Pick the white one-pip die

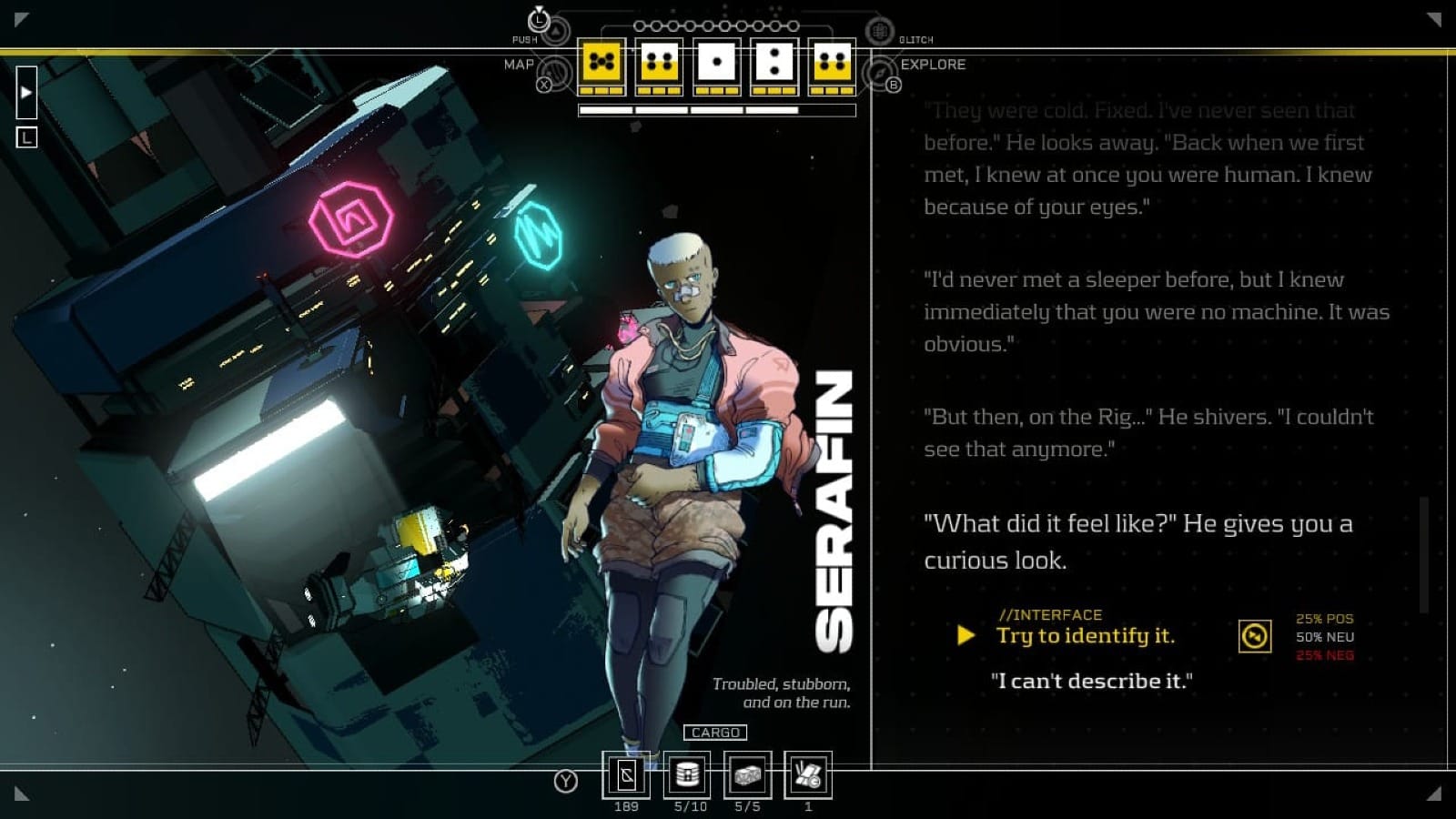point(716,63)
